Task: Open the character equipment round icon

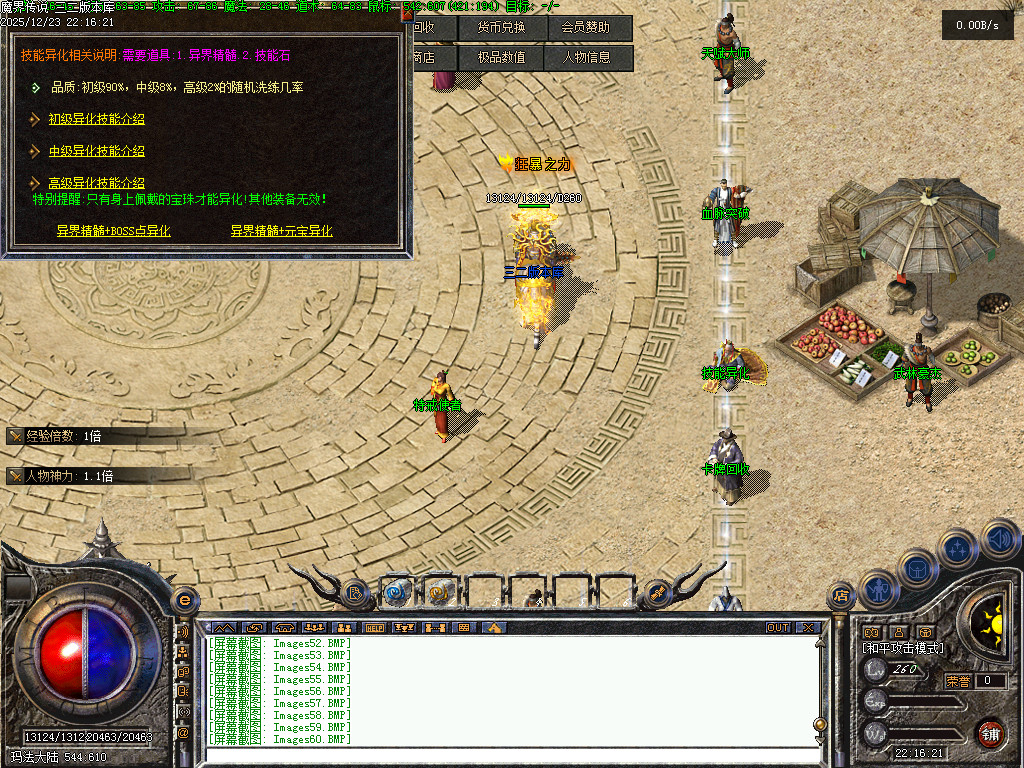Action: coord(877,589)
